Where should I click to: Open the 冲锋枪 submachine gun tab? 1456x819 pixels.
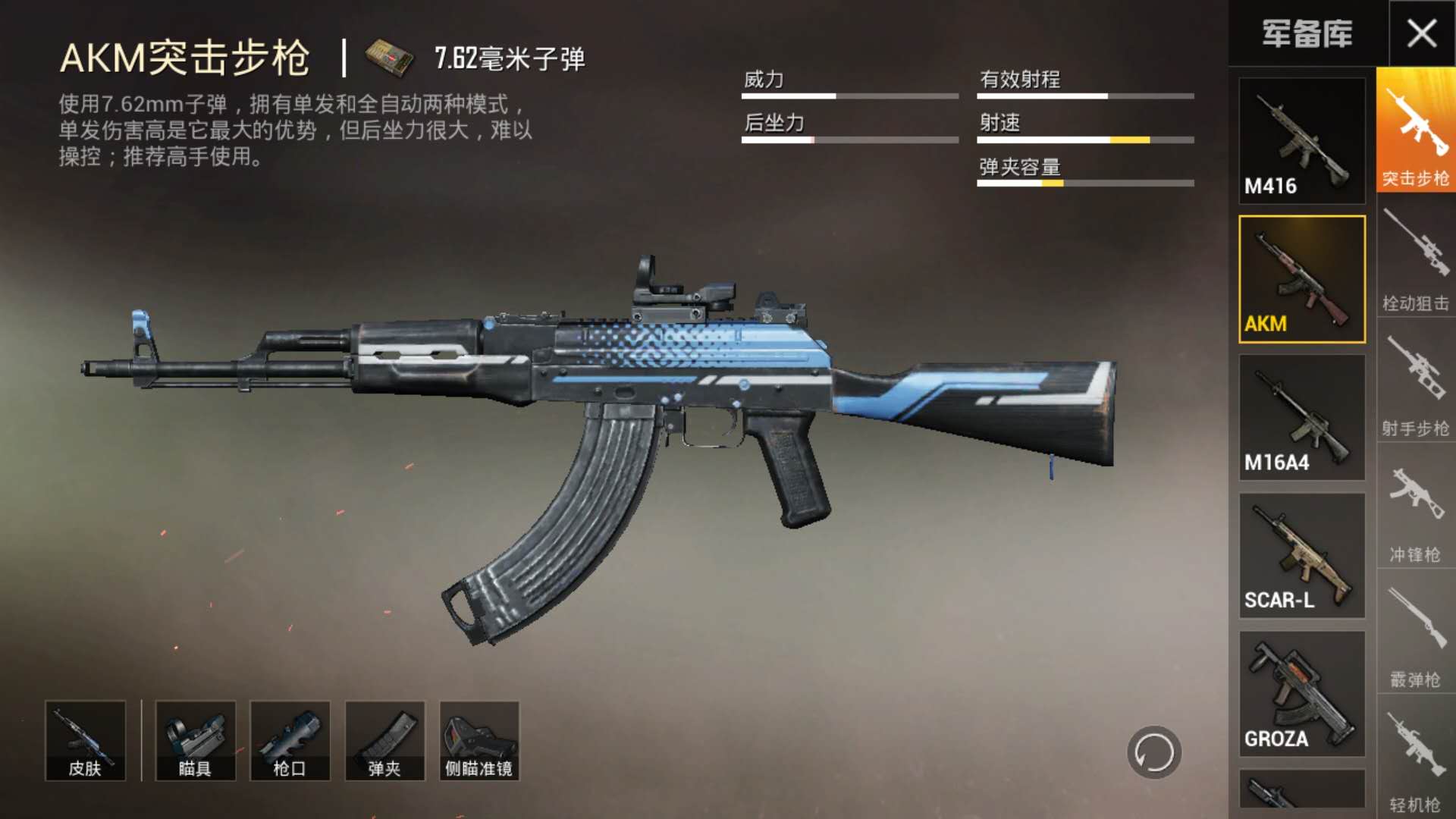[1415, 508]
